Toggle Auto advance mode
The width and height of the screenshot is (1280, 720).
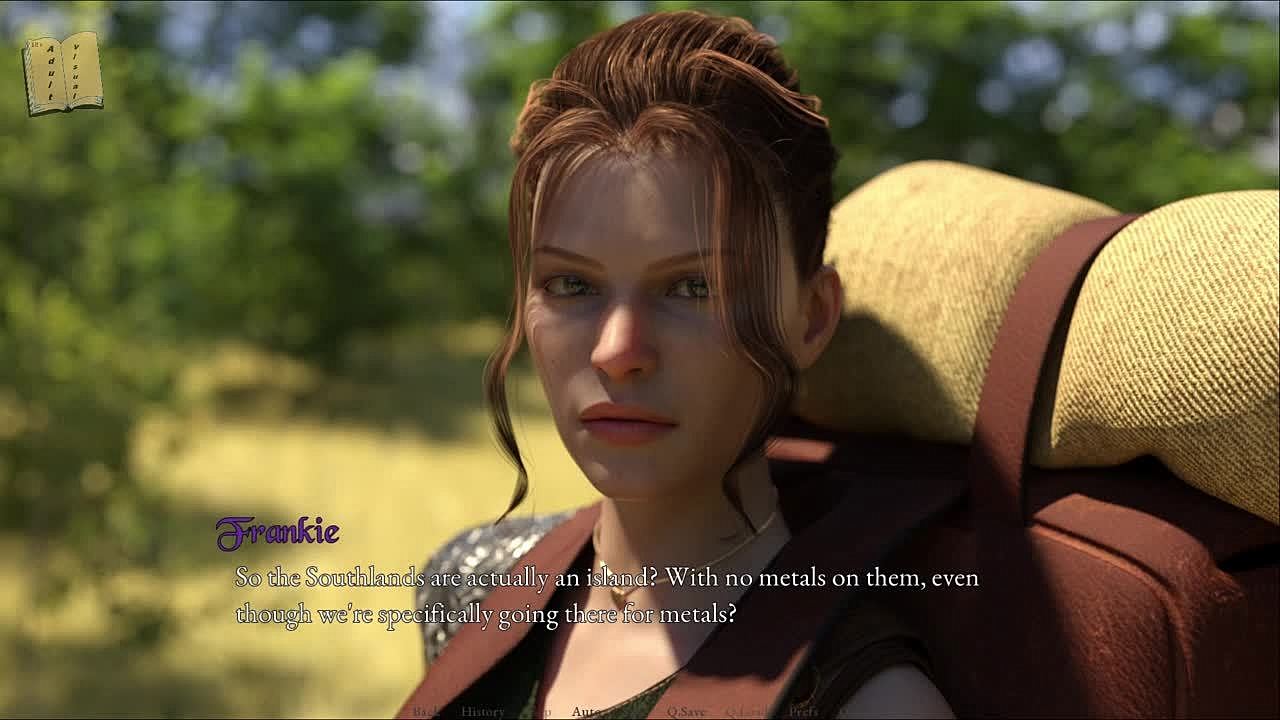[x=586, y=712]
